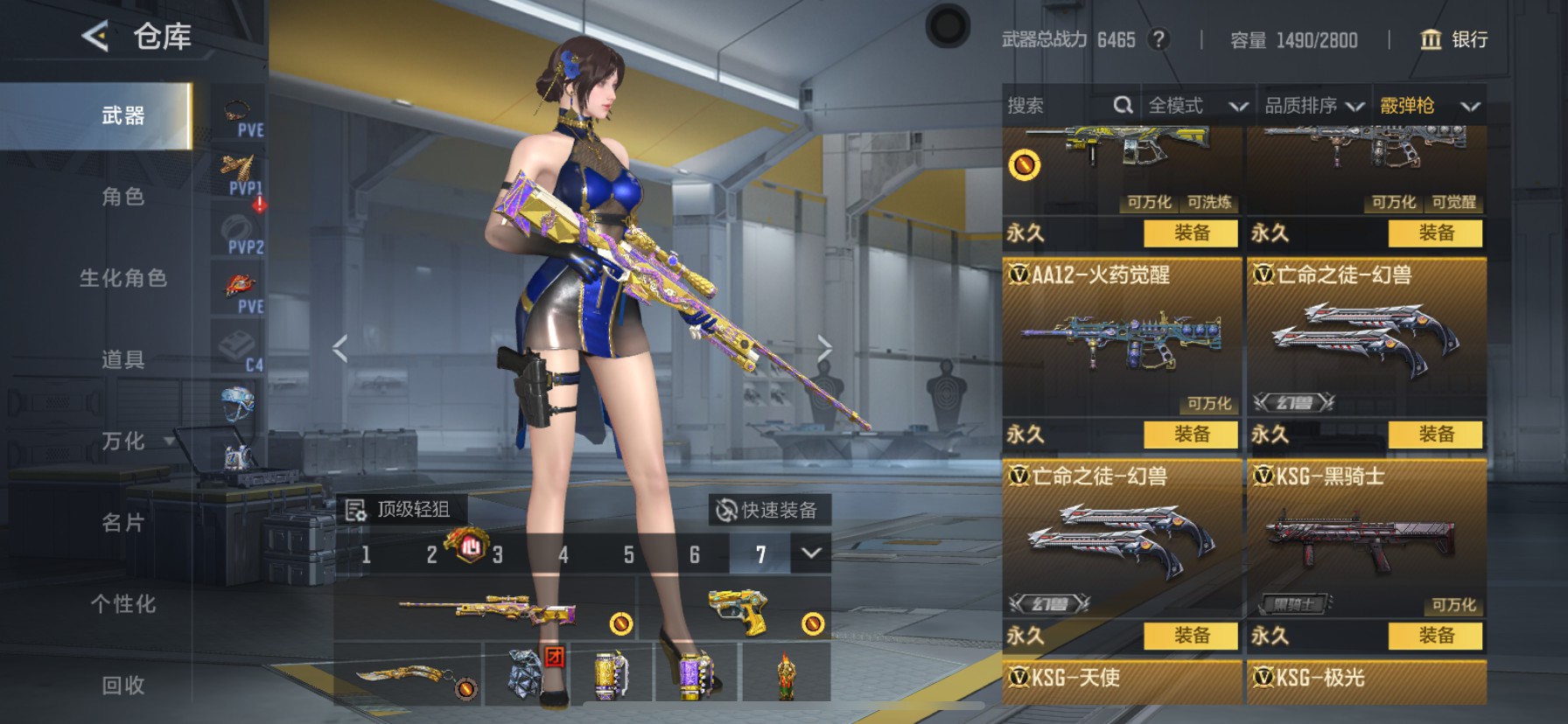Equip the AA12-火药觉醒 shotgun
1568x724 pixels.
[1191, 435]
